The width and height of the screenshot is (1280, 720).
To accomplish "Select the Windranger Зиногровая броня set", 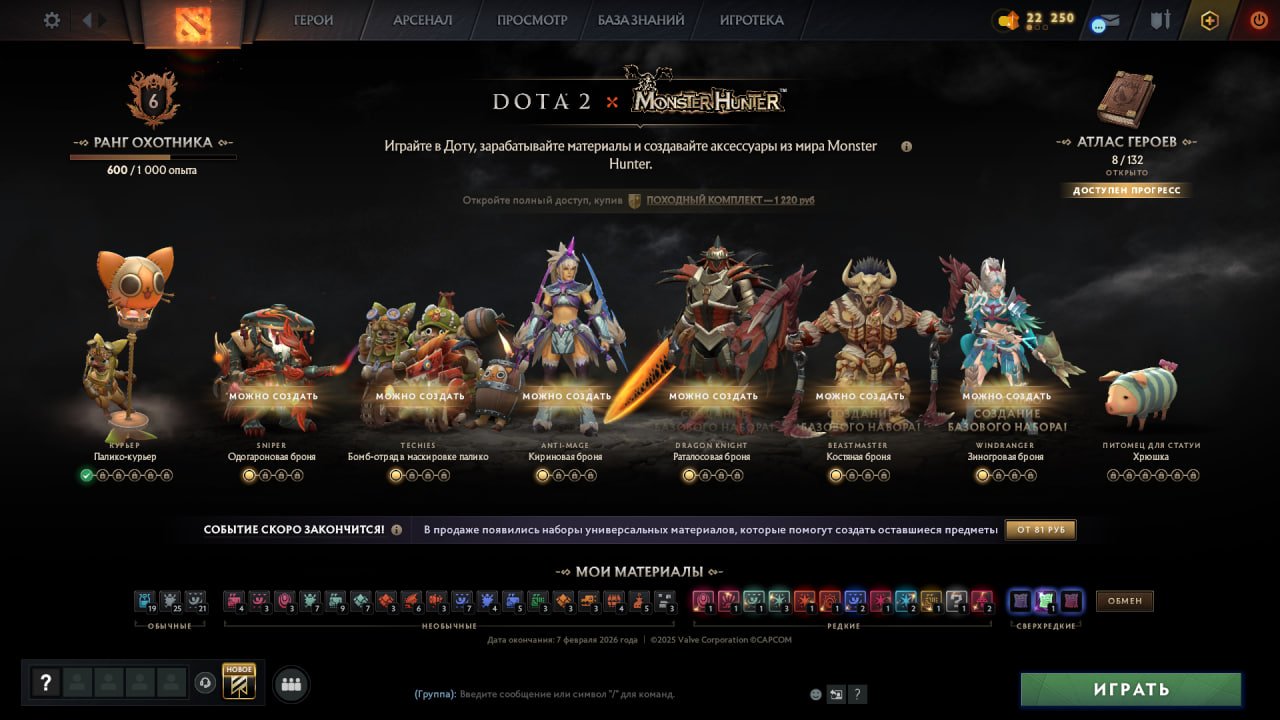I will coord(1004,360).
